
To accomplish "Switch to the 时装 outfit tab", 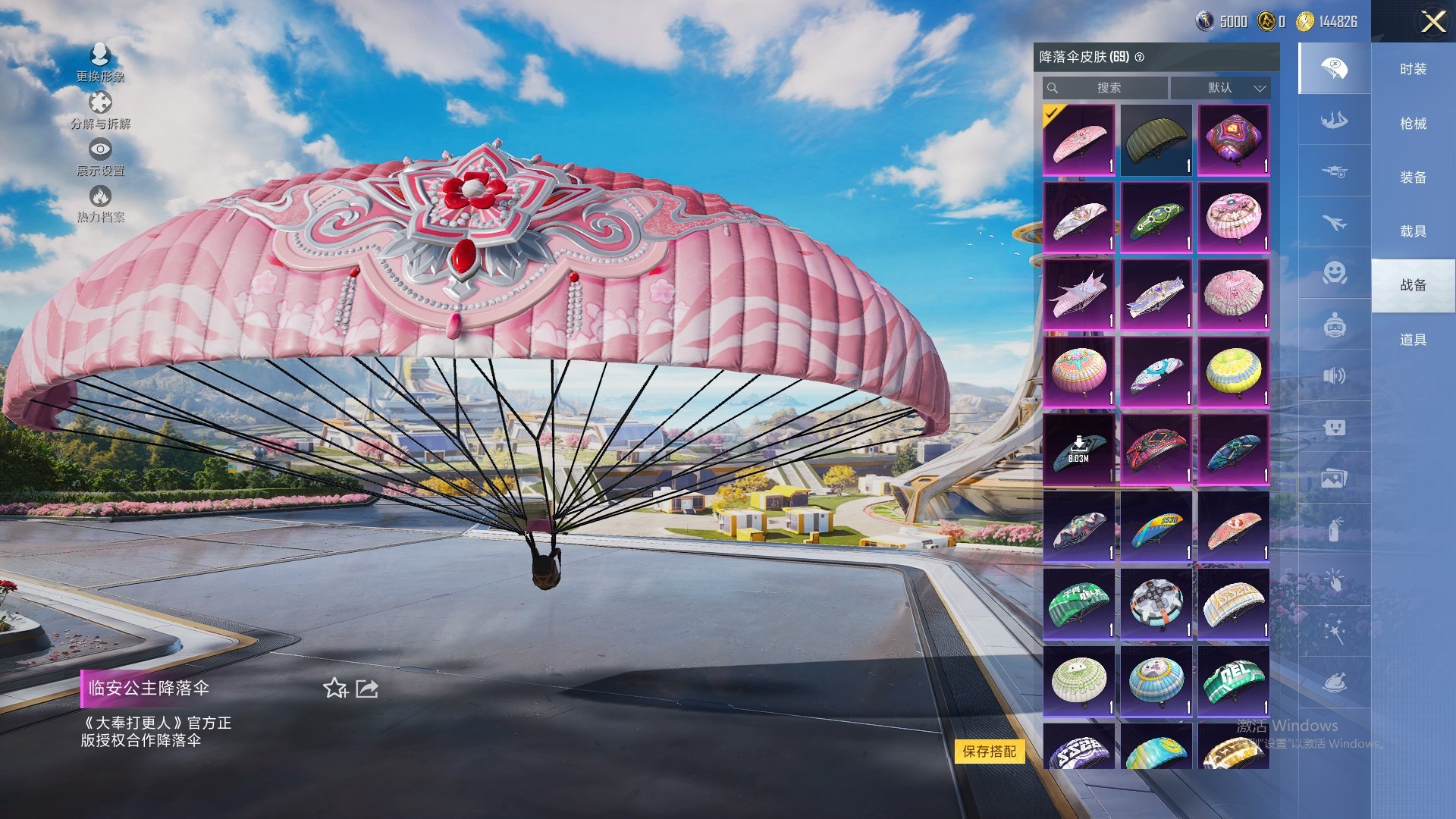I will click(x=1413, y=69).
